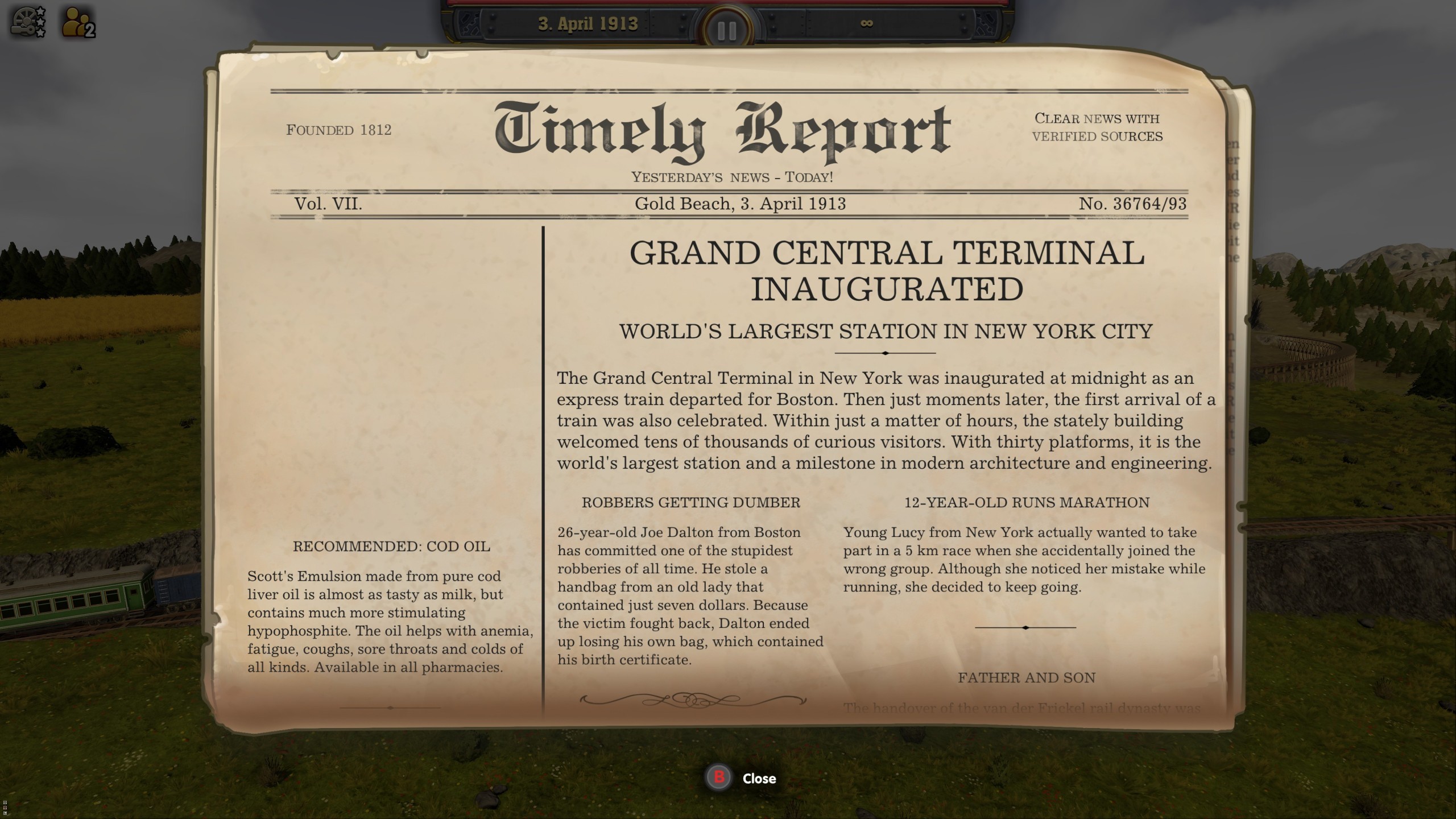The image size is (1456, 819).
Task: Click the issue number No. 36764/93
Action: 1136,204
